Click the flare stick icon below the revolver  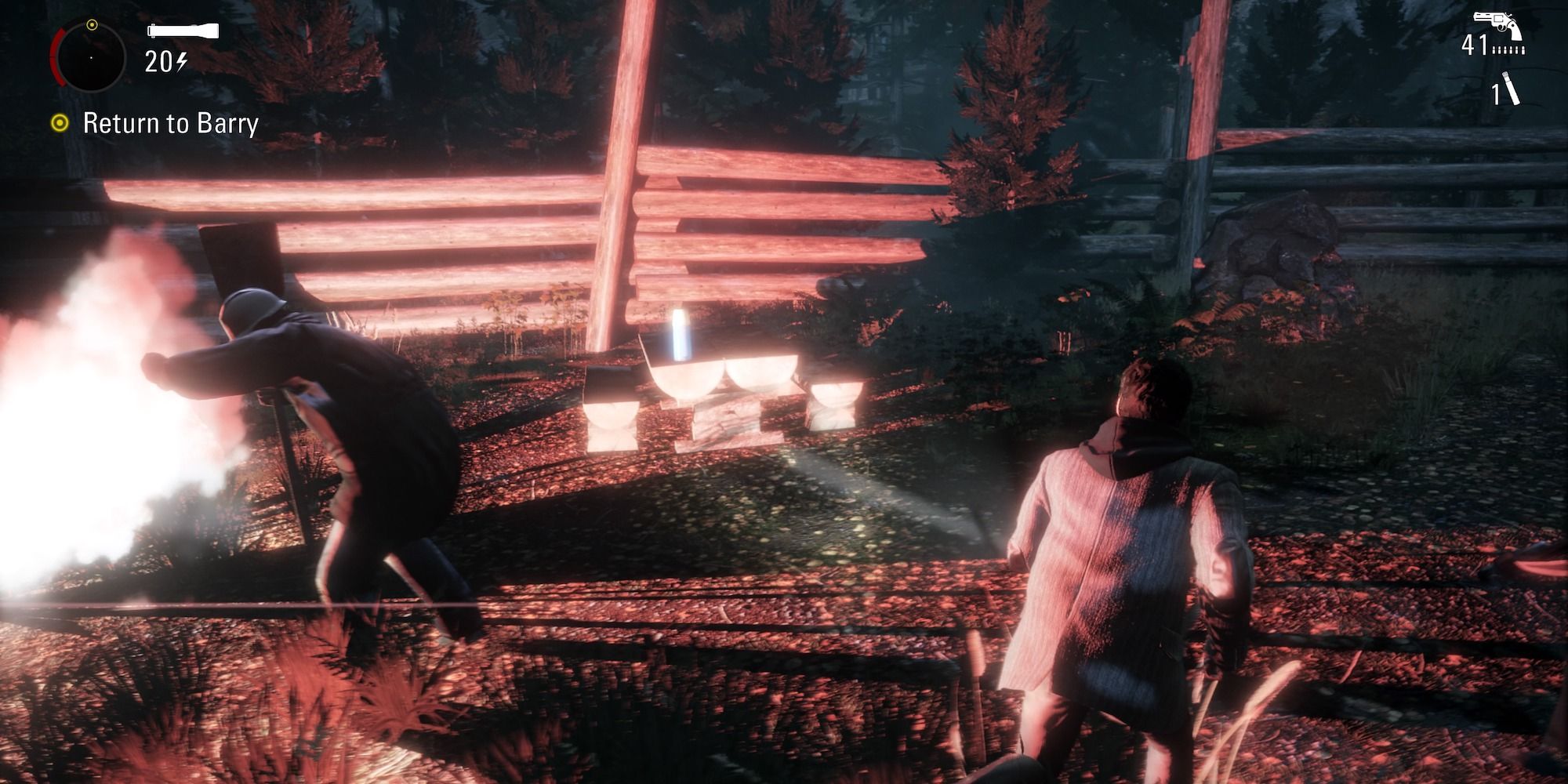coord(1512,88)
